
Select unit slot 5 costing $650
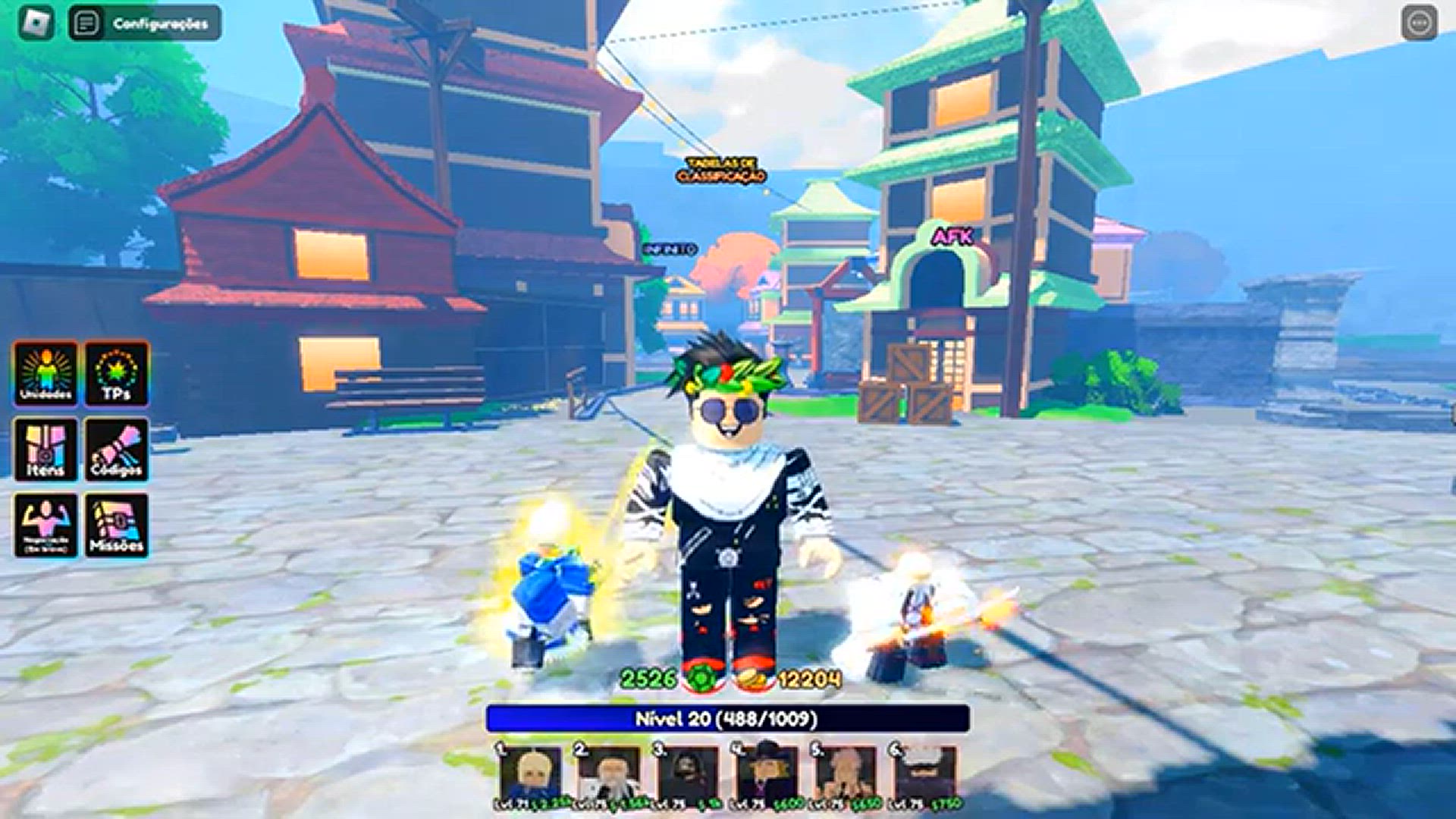pyautogui.click(x=846, y=775)
